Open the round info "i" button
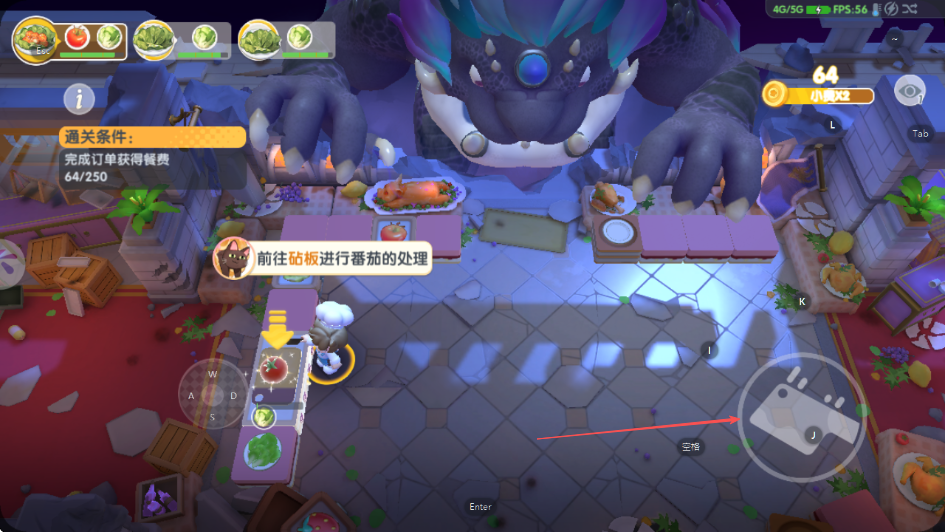The height and width of the screenshot is (532, 945). (79, 98)
